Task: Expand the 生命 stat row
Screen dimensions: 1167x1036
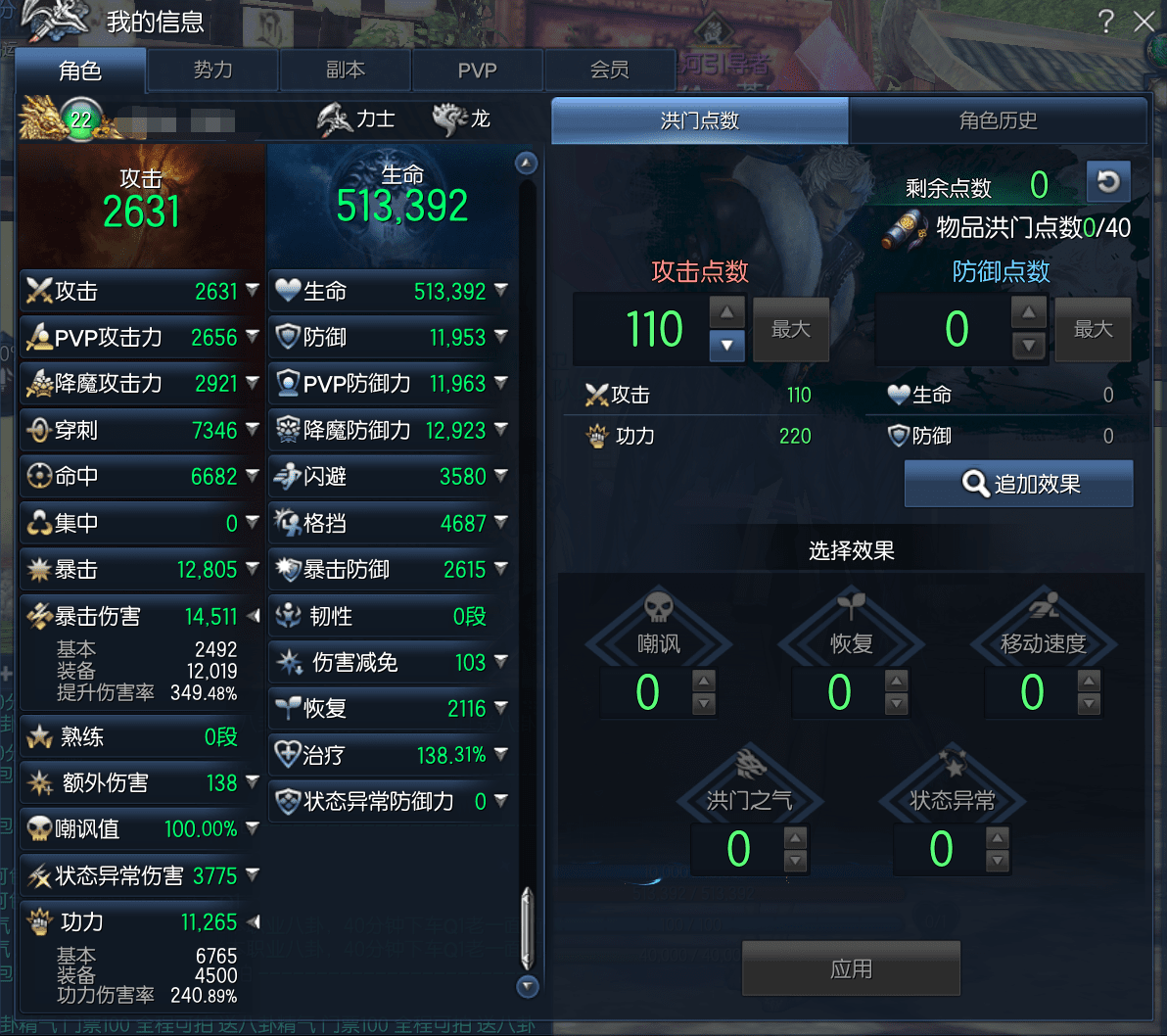Action: (x=501, y=291)
